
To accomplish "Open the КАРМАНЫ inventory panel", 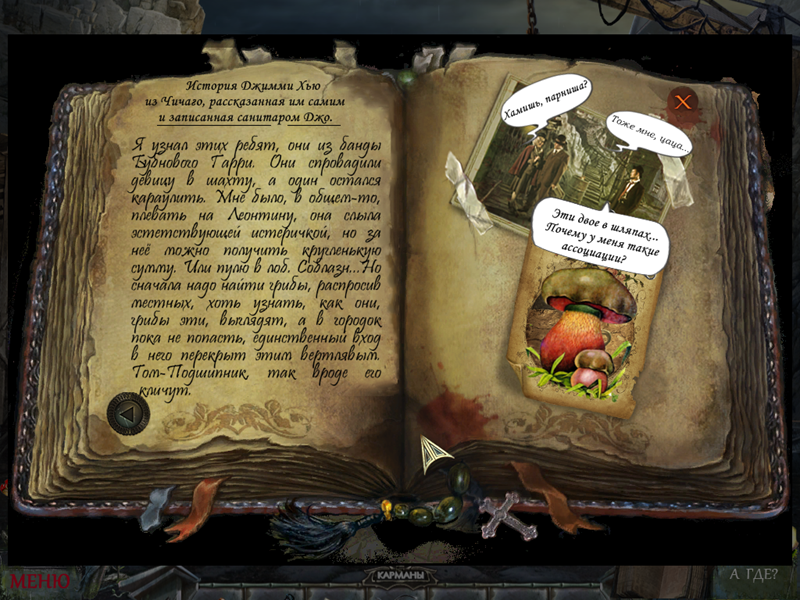I will [407, 577].
